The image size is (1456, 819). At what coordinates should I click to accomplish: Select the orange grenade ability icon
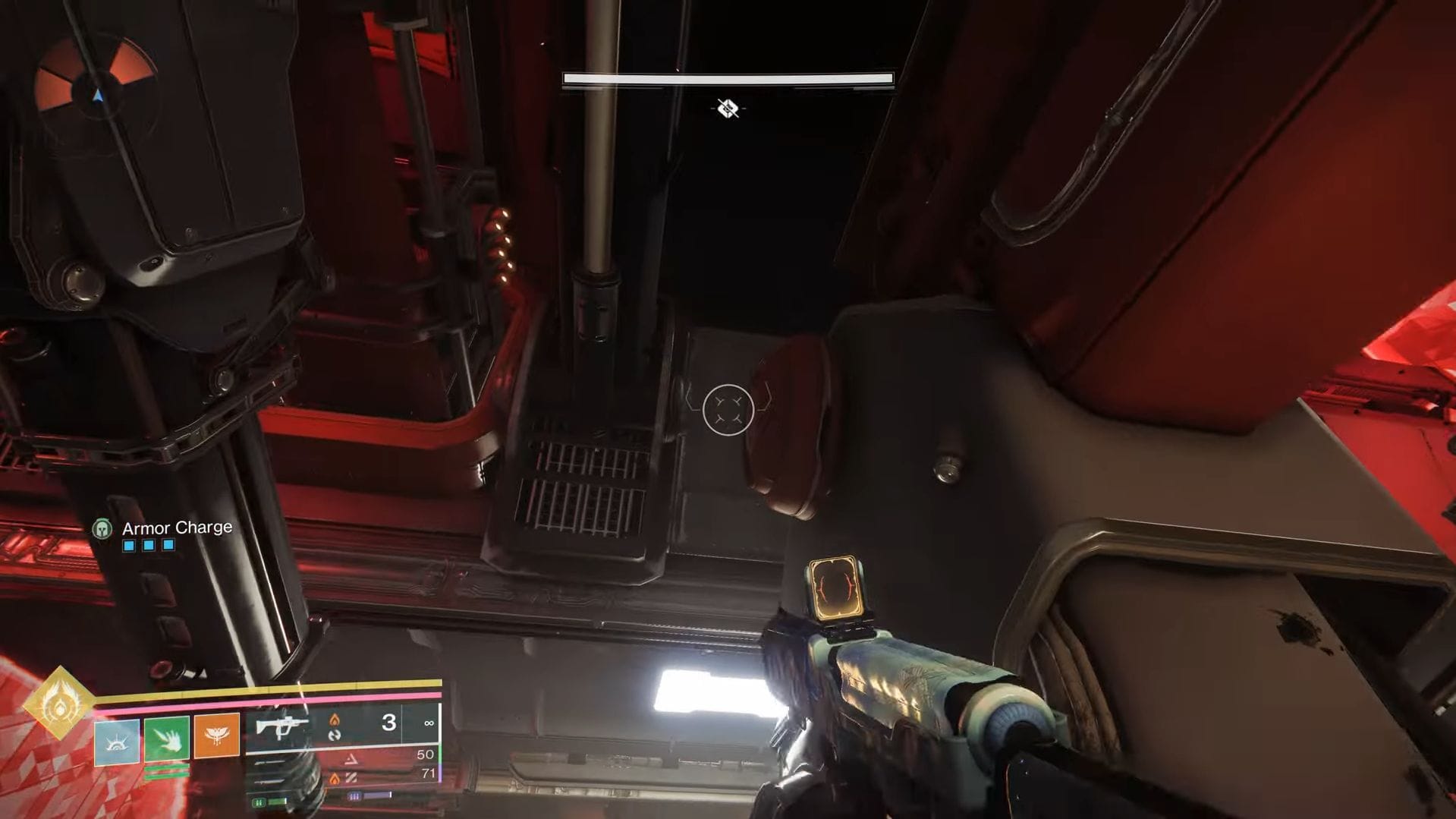click(218, 736)
